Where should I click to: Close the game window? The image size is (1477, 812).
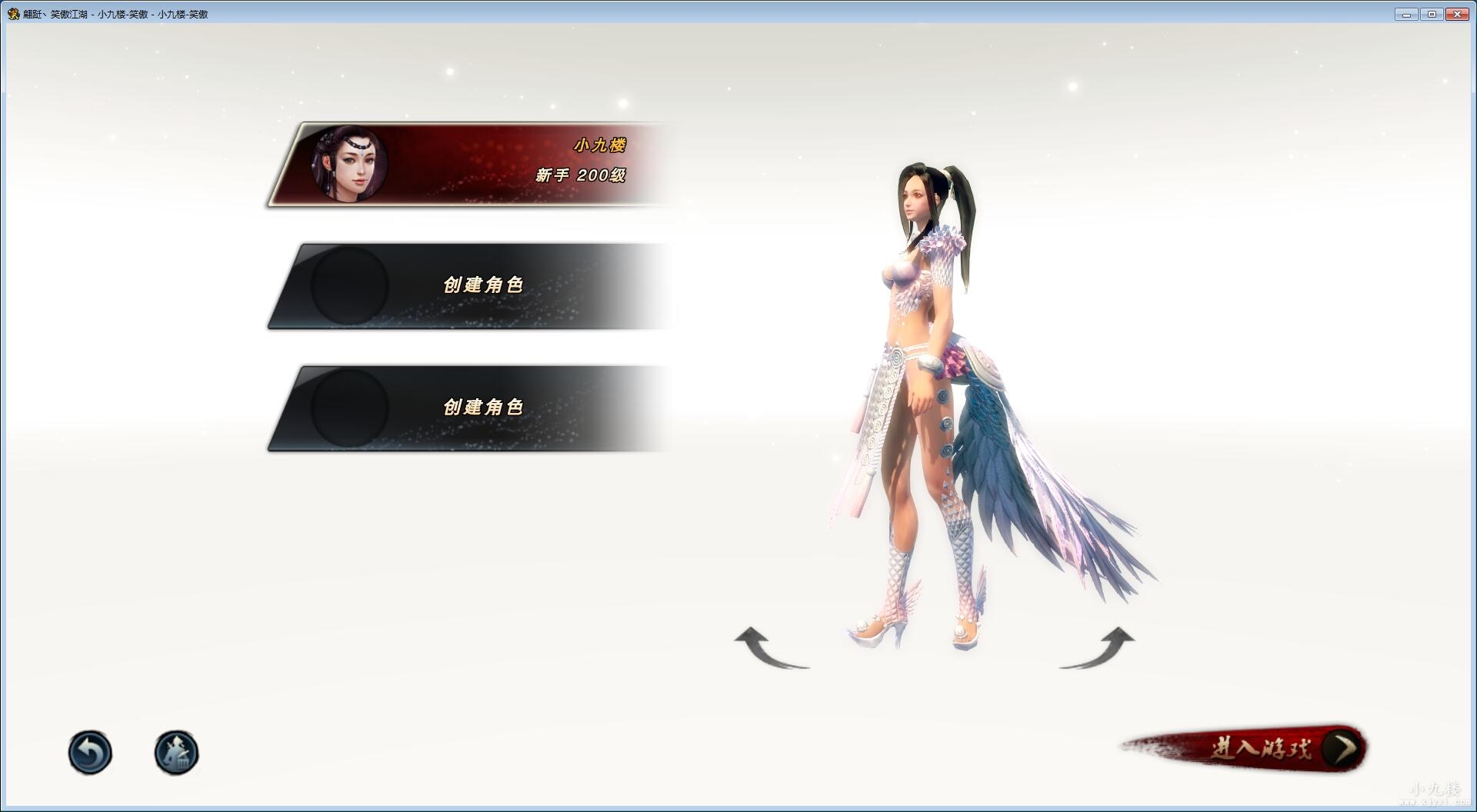[1457, 14]
